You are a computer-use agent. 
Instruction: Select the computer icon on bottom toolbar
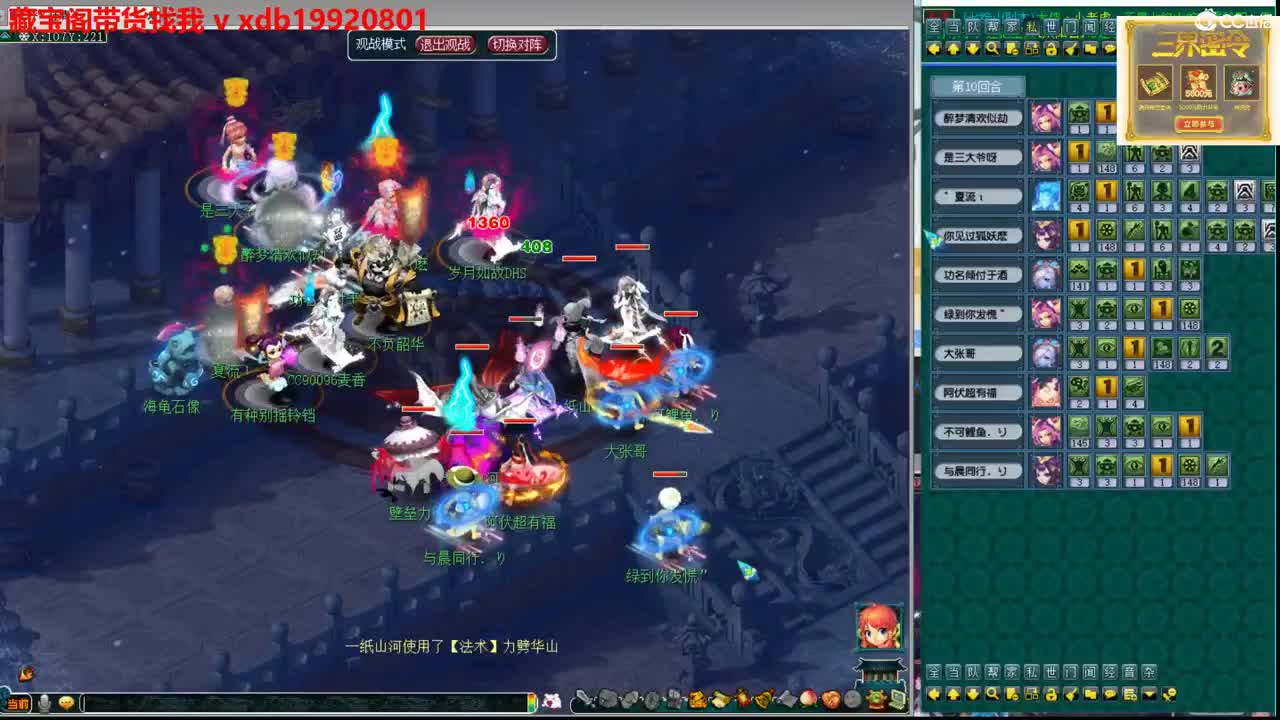896,700
